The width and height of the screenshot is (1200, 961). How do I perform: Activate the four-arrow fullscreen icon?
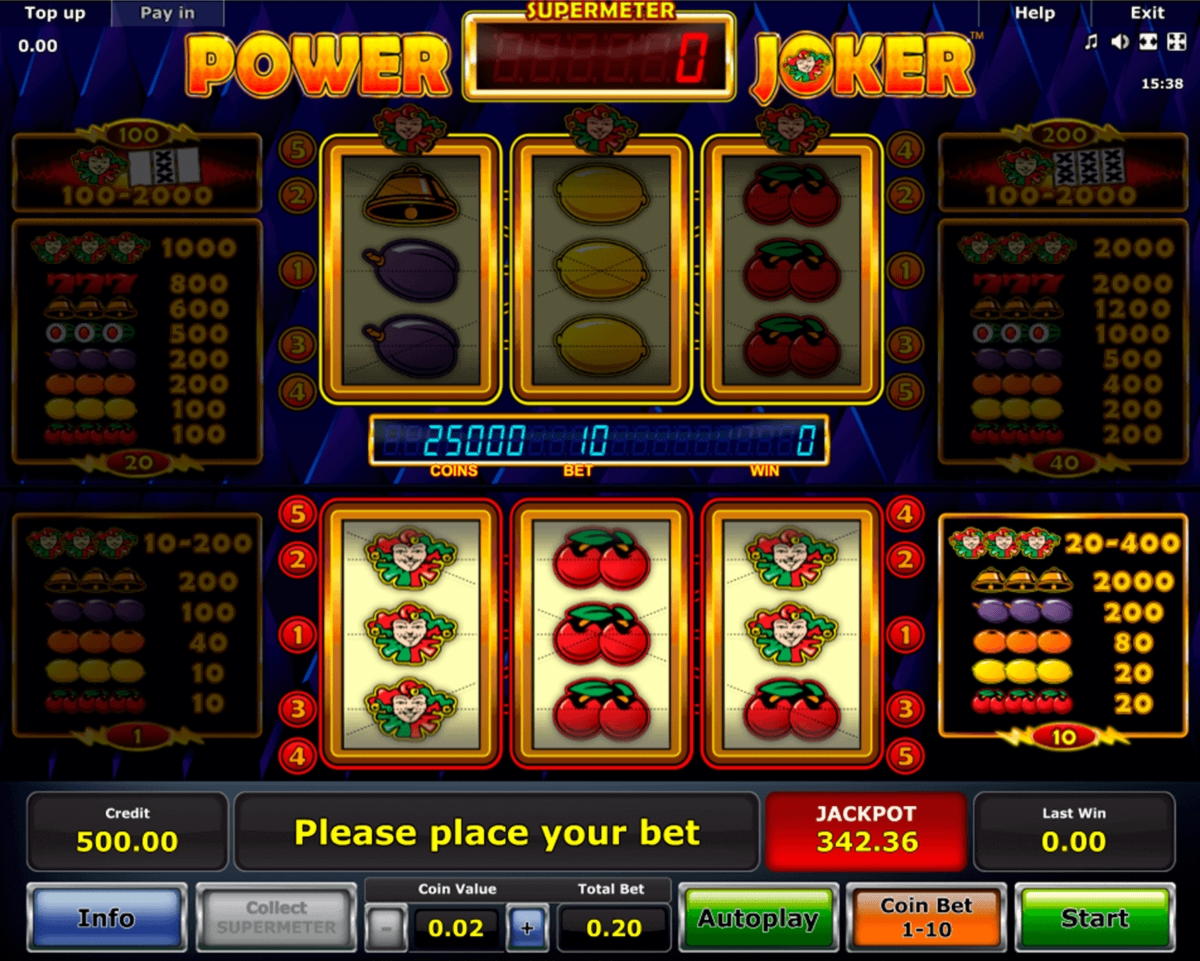(1175, 42)
